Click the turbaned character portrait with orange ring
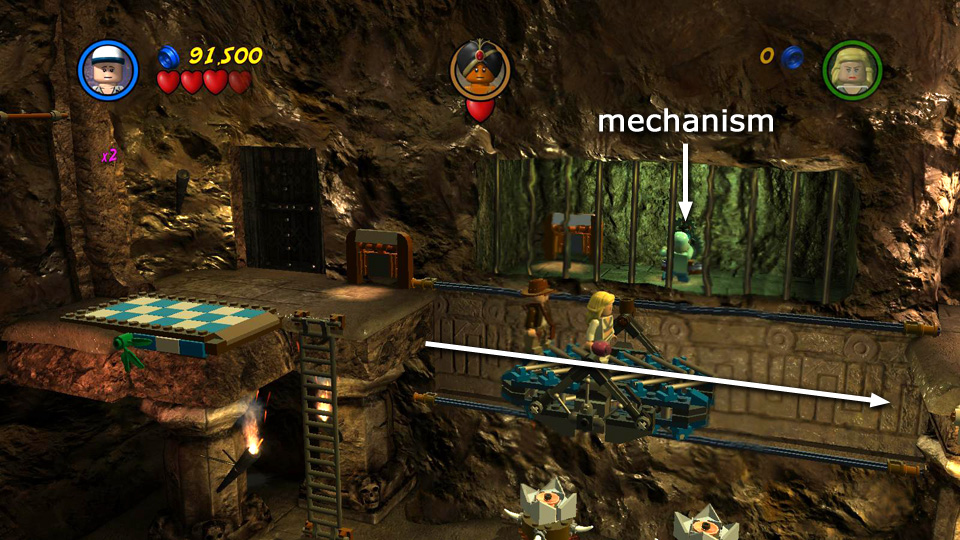The image size is (960, 540). coord(480,69)
